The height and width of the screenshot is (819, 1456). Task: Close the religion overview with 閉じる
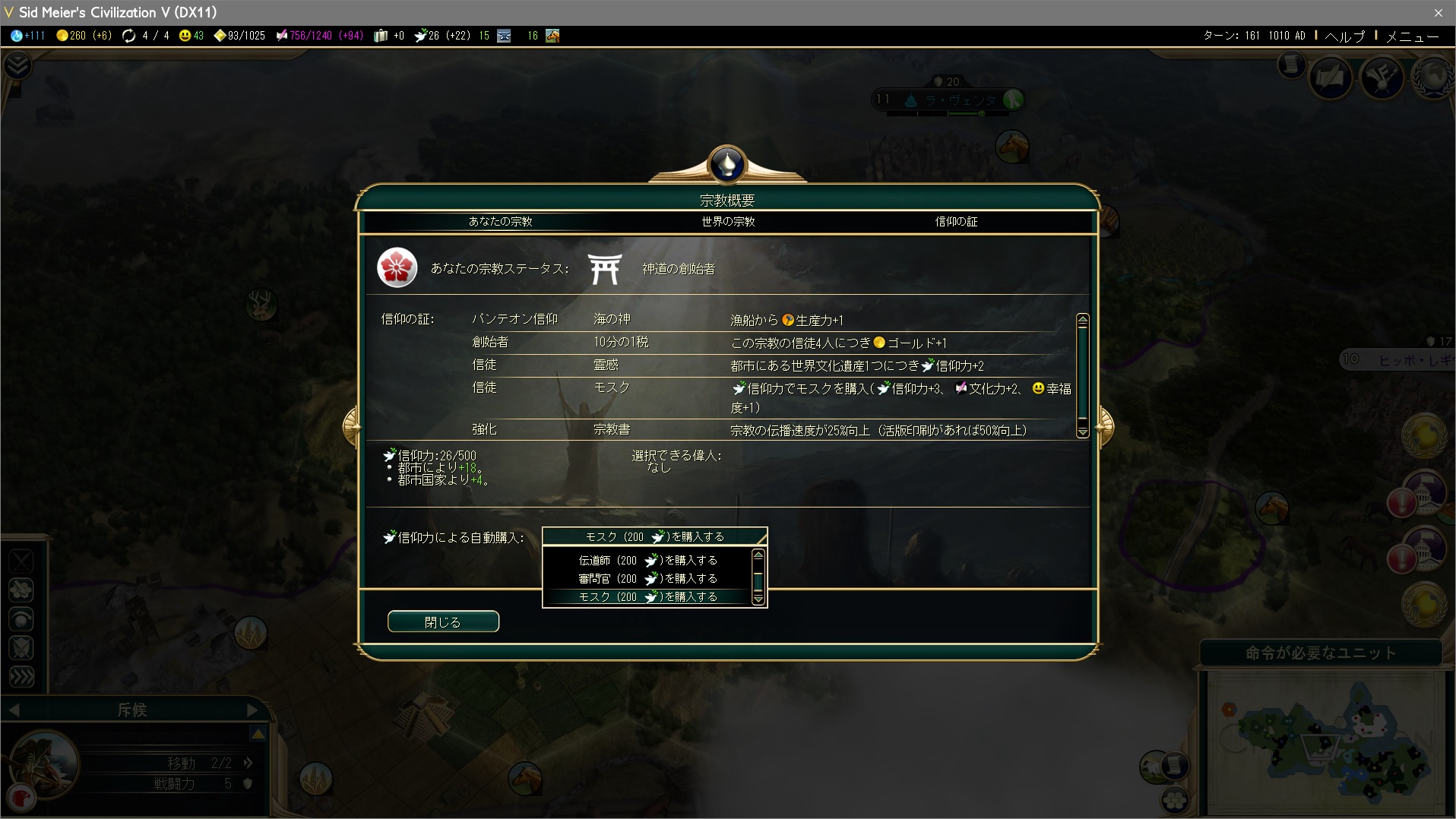[443, 621]
